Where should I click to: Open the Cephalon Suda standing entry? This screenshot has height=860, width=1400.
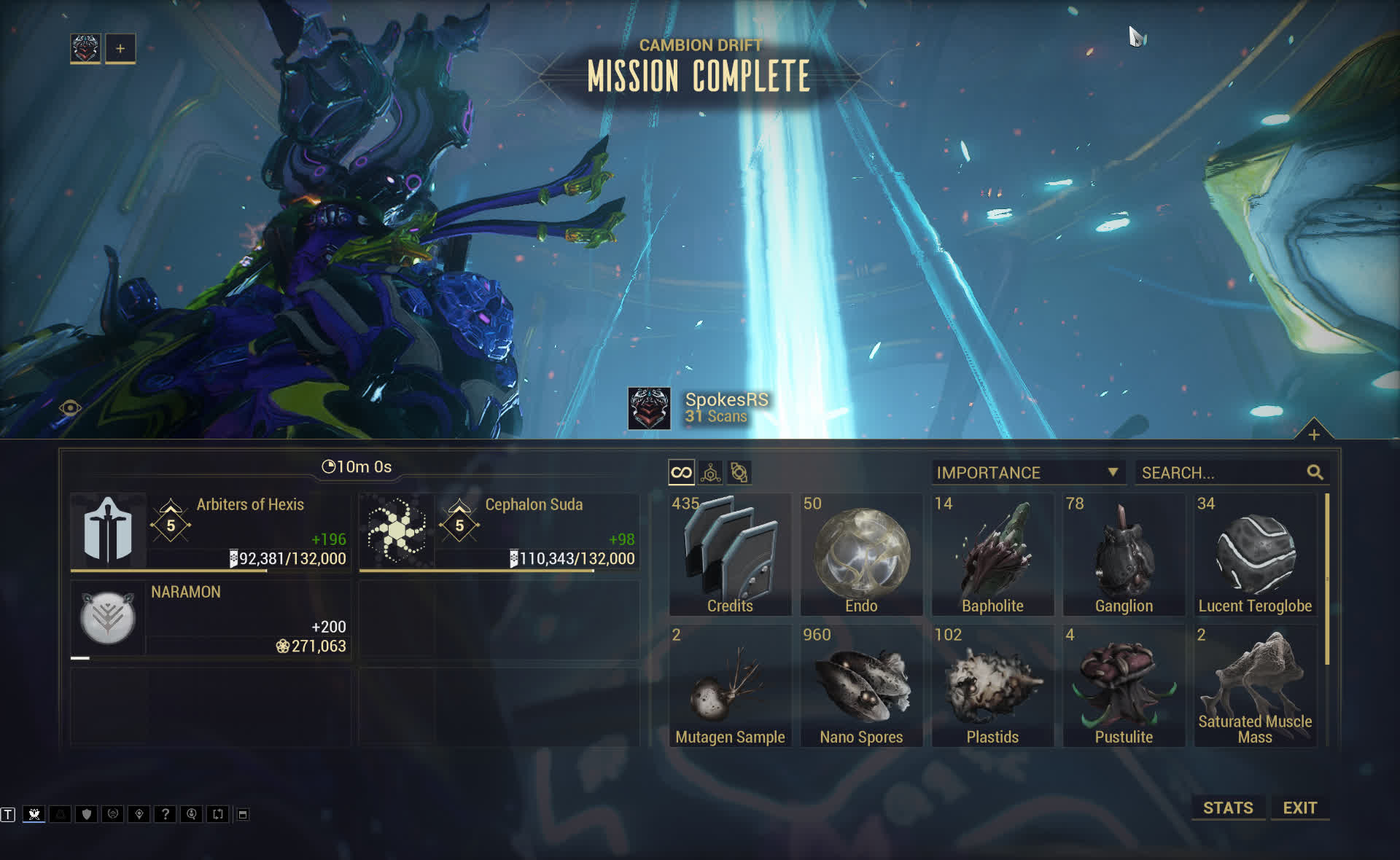[x=499, y=532]
